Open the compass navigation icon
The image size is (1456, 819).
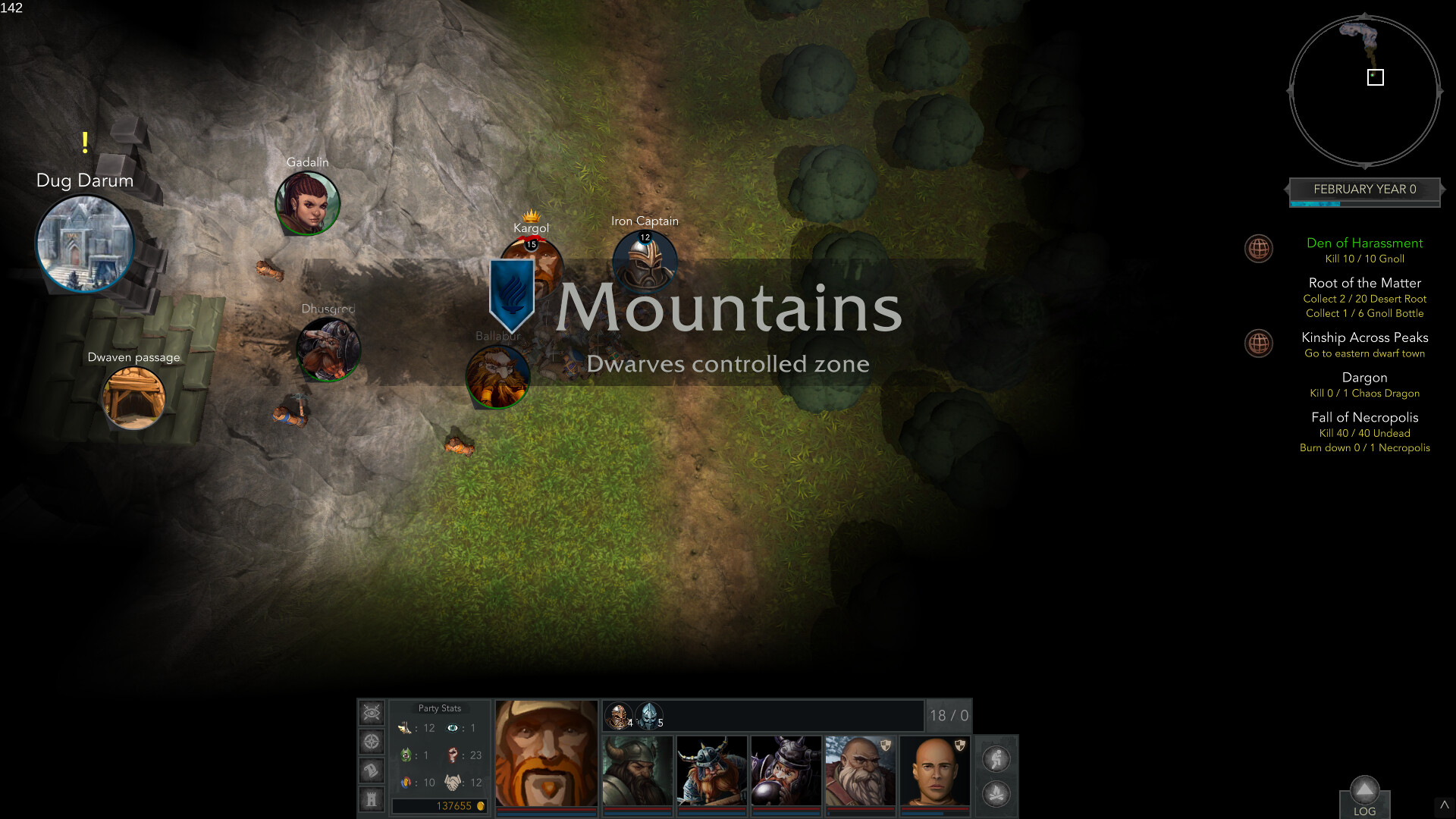click(x=371, y=741)
